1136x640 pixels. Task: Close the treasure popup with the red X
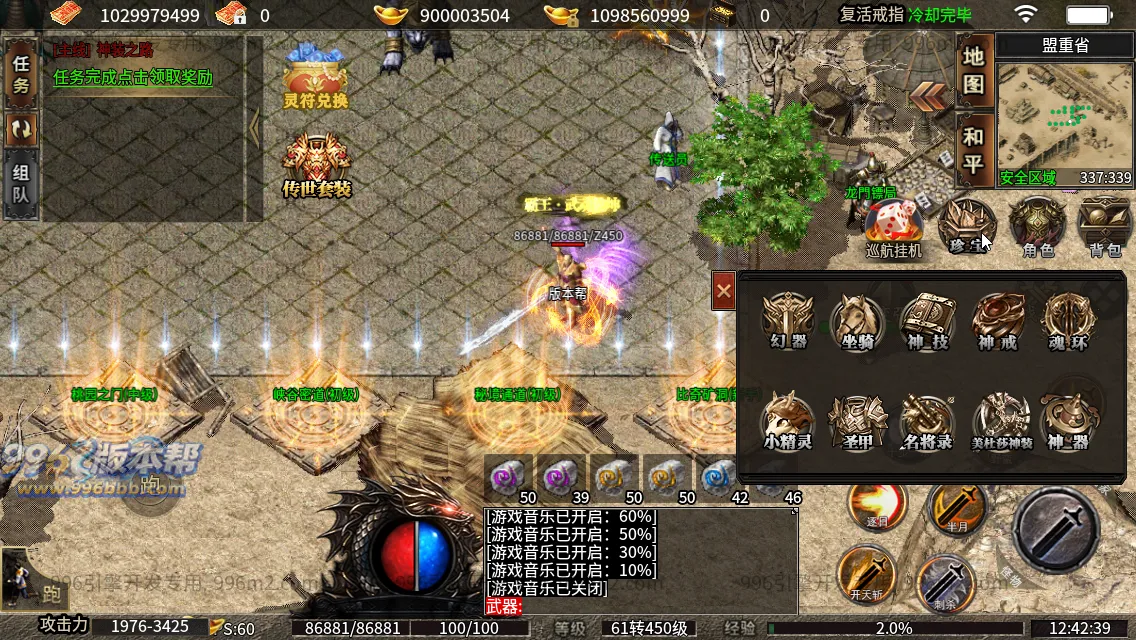pos(724,291)
